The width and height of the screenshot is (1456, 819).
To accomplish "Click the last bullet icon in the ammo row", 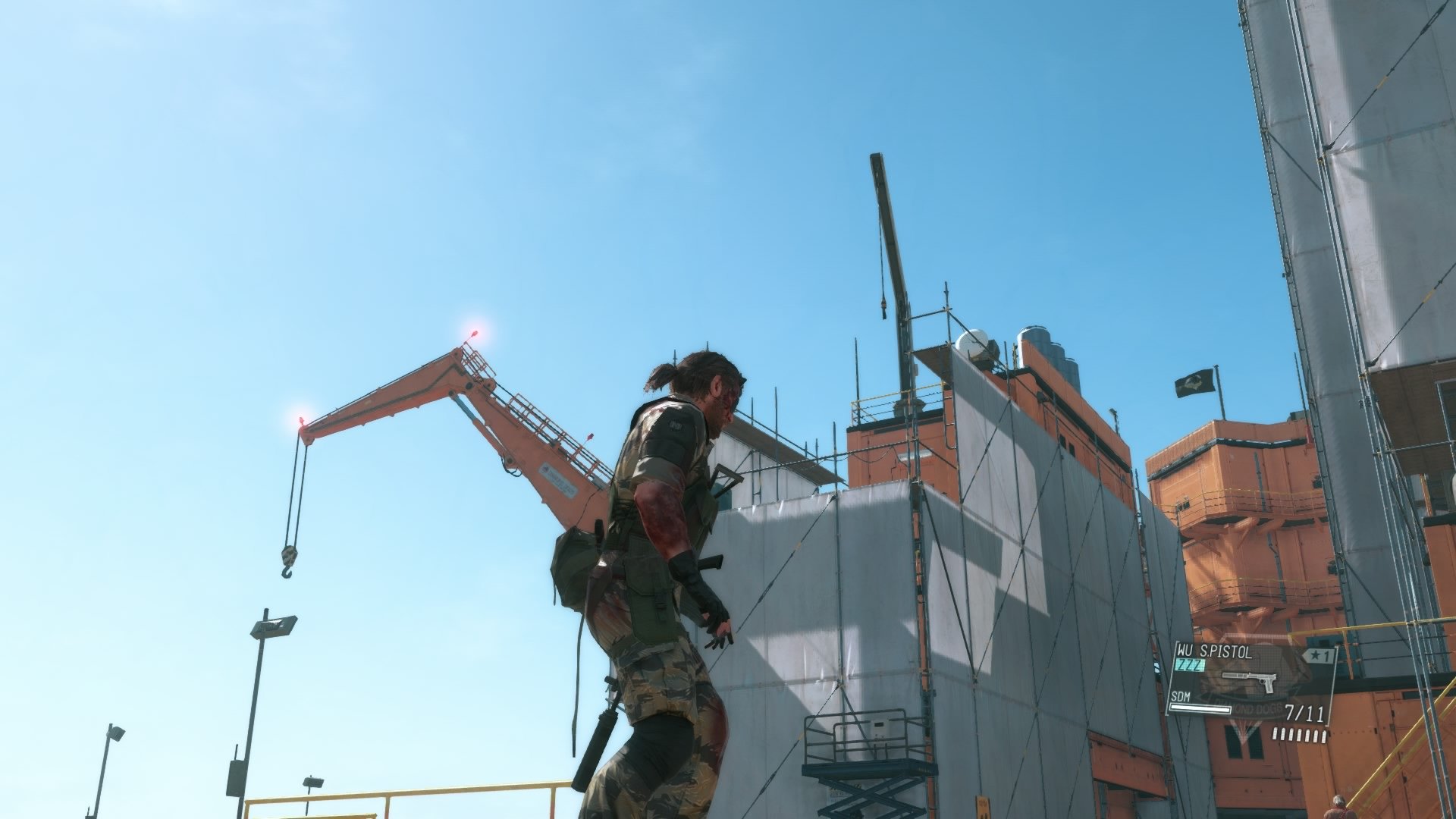I will click(x=1324, y=737).
